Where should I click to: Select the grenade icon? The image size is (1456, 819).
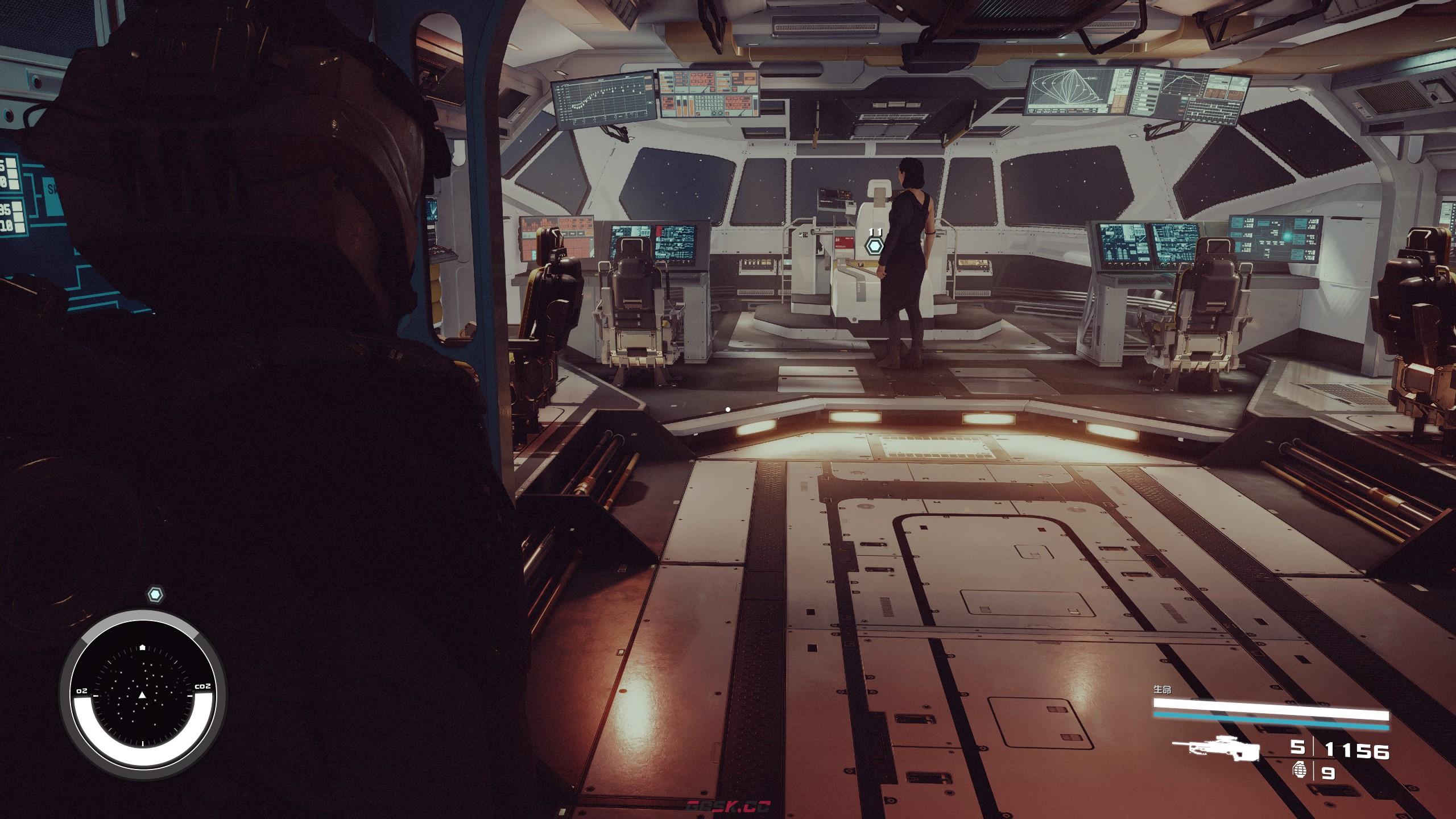(1299, 771)
